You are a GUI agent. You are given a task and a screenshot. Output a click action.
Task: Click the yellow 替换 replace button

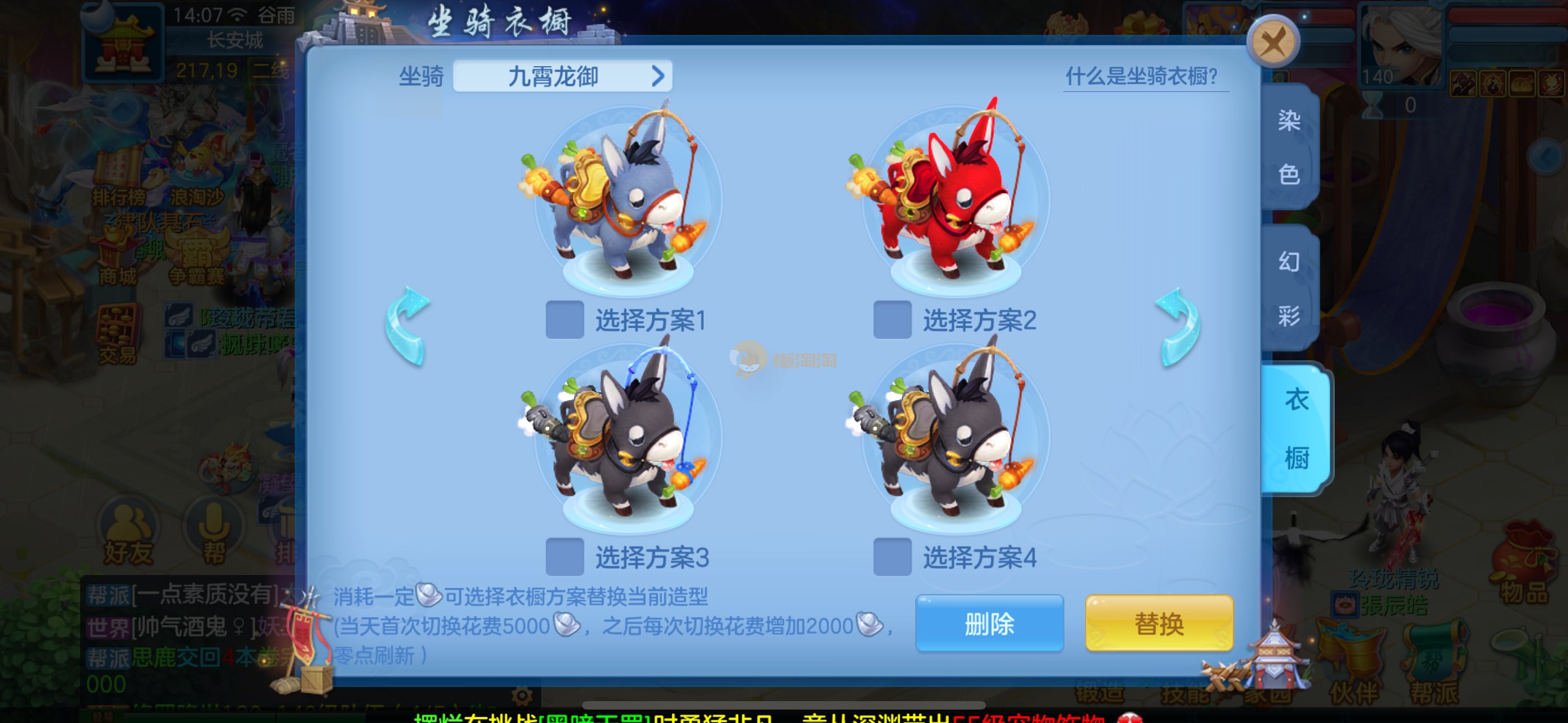(1159, 623)
